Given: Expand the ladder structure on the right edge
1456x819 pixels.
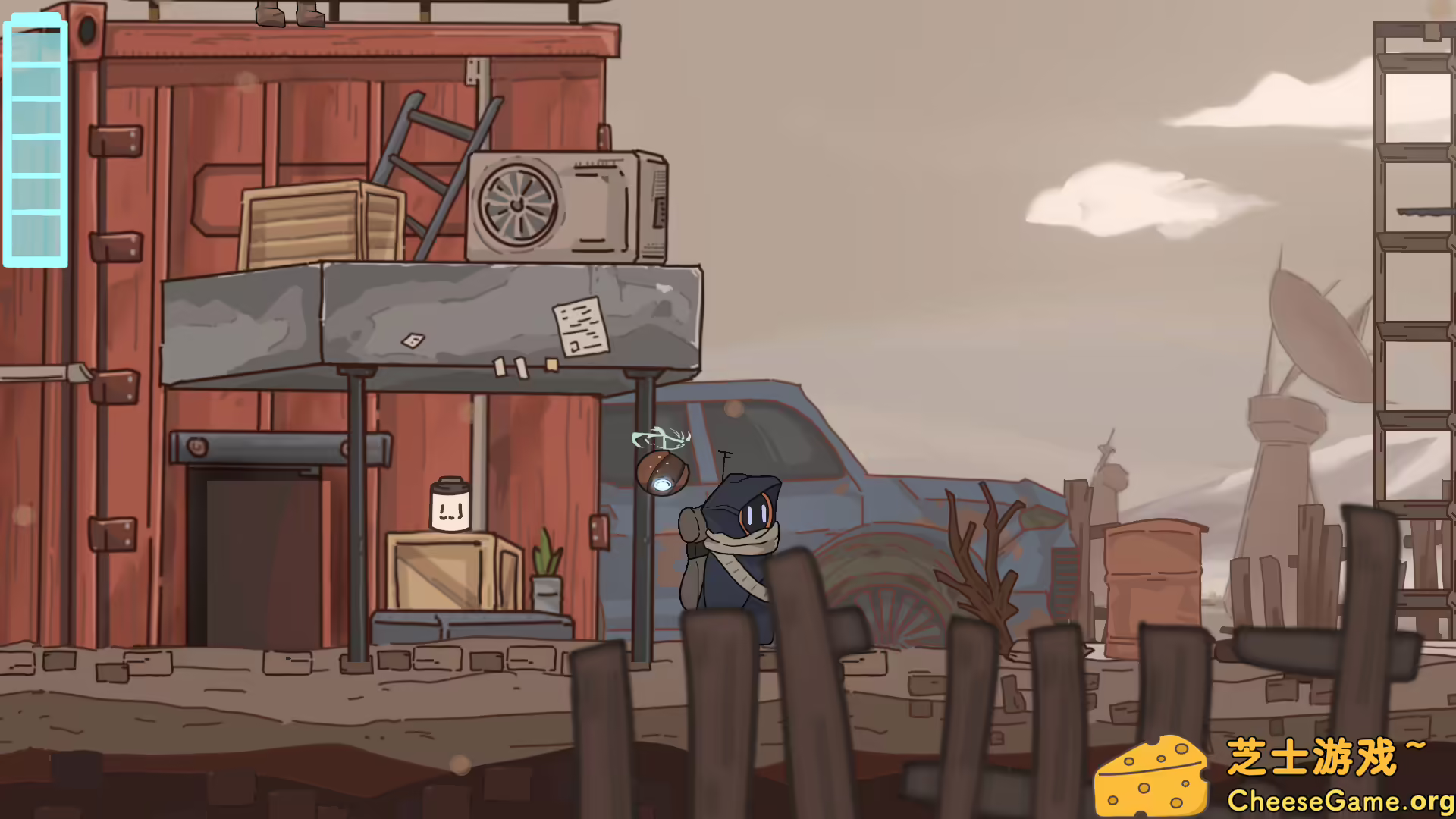Looking at the screenshot, I should coord(1412,227).
